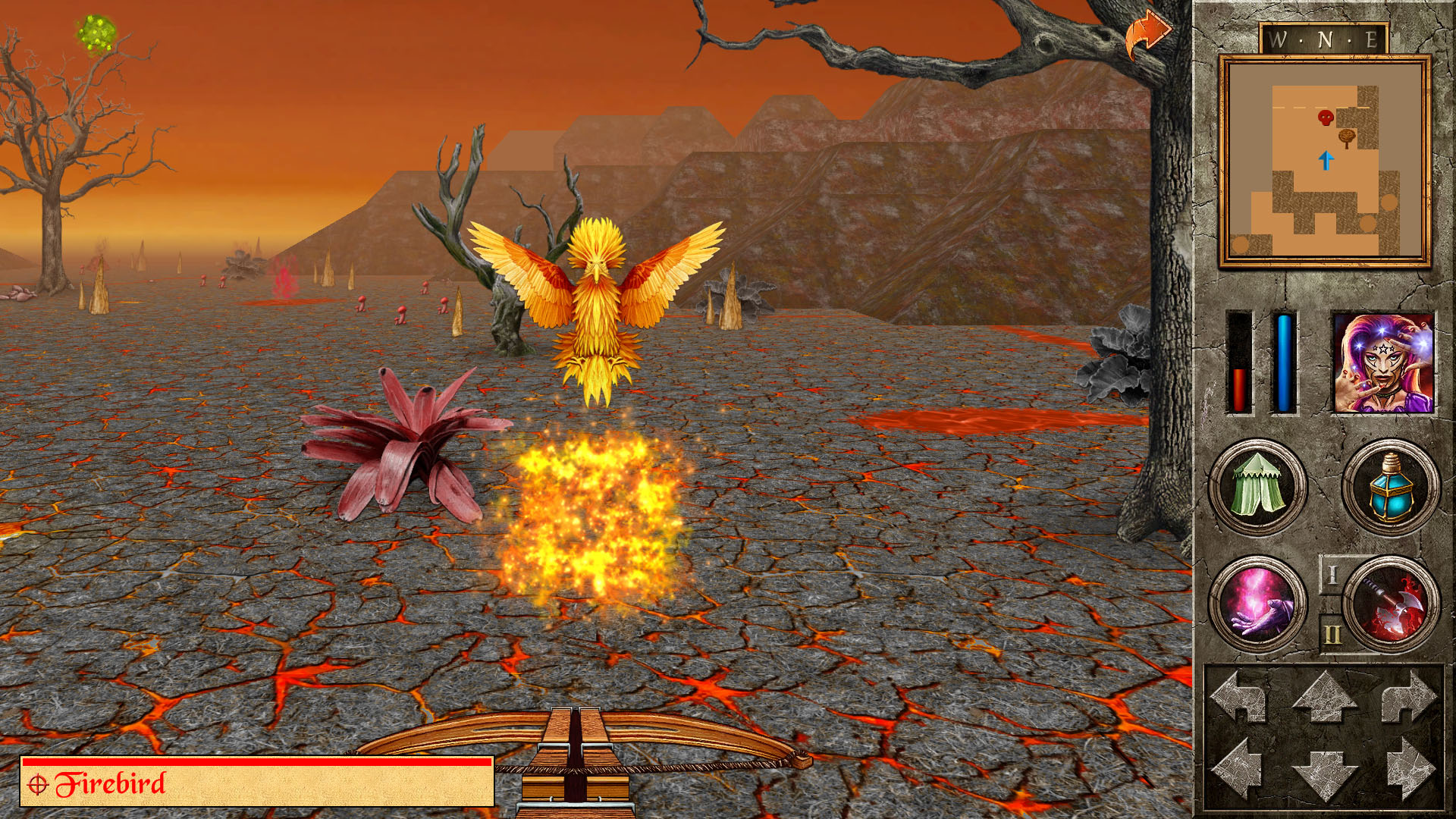Open the minimap
The height and width of the screenshot is (819, 1456).
tap(1324, 161)
